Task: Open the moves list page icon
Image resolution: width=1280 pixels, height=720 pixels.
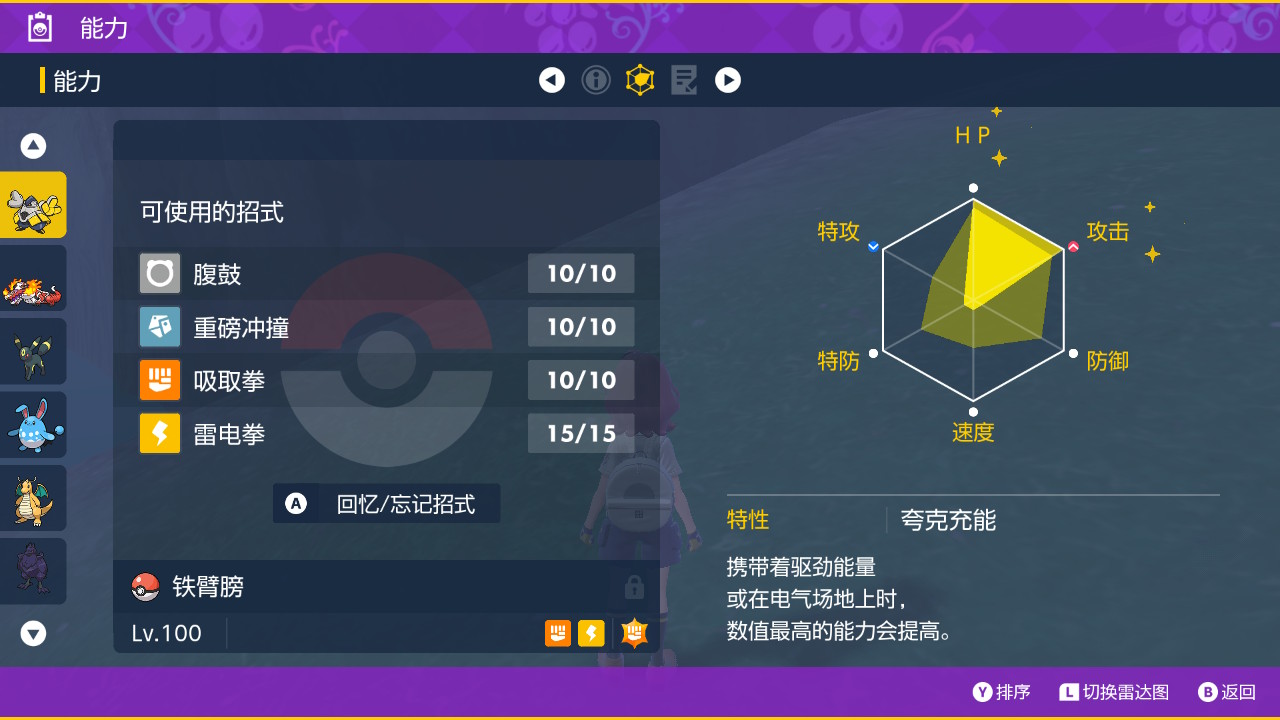Action: pyautogui.click(x=684, y=80)
